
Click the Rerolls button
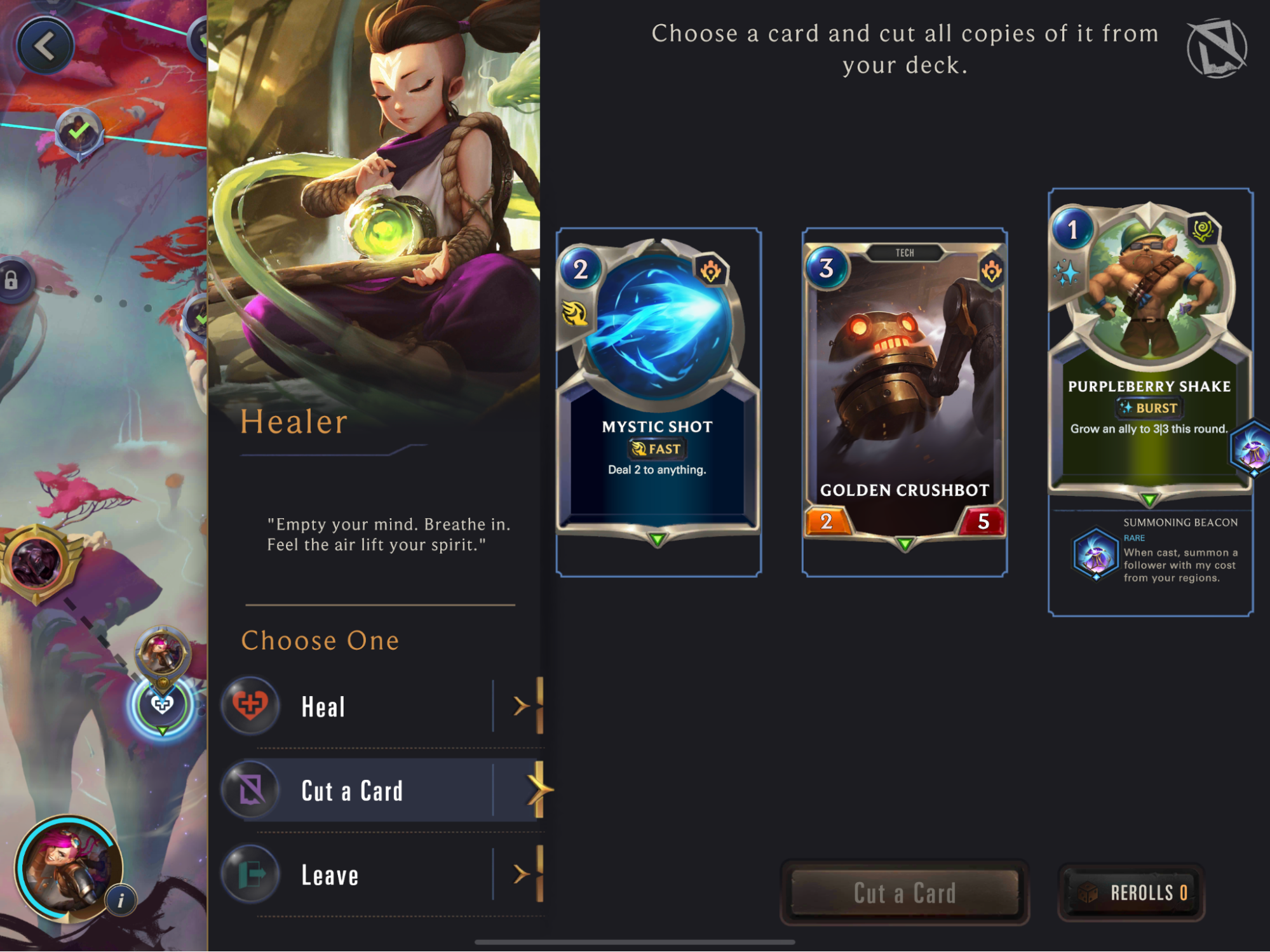click(1132, 892)
